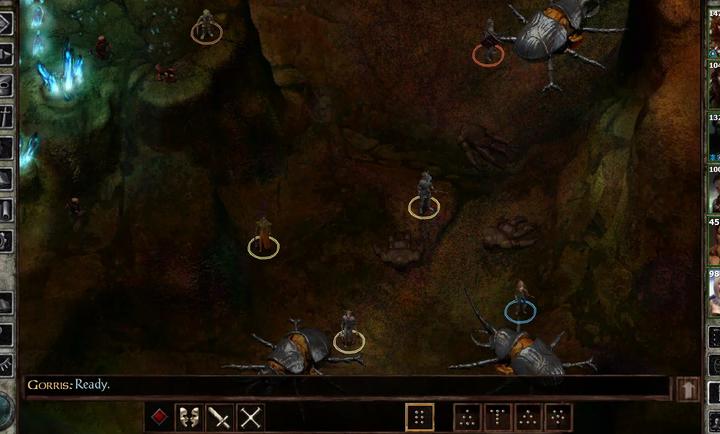720x434 pixels.
Task: Choose the highlighted six-dot formation button
Action: point(420,417)
